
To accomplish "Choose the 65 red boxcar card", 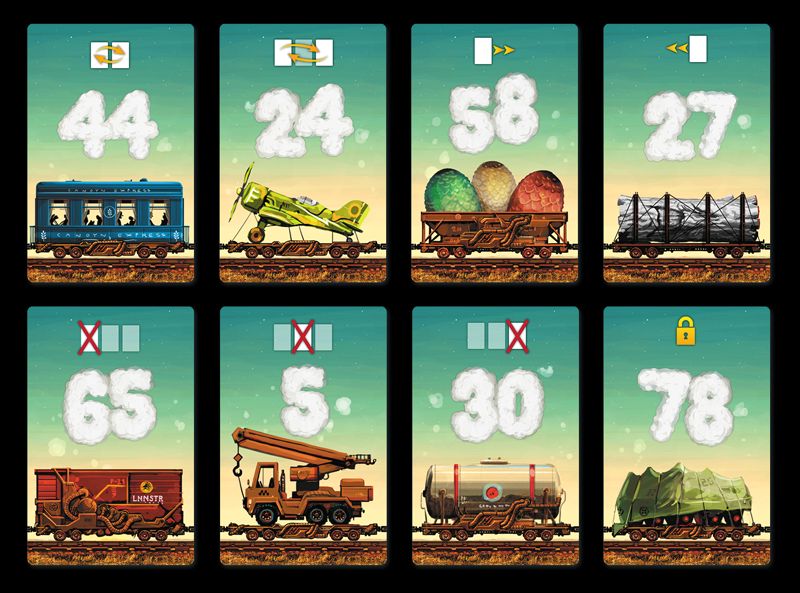I will coord(110,437).
